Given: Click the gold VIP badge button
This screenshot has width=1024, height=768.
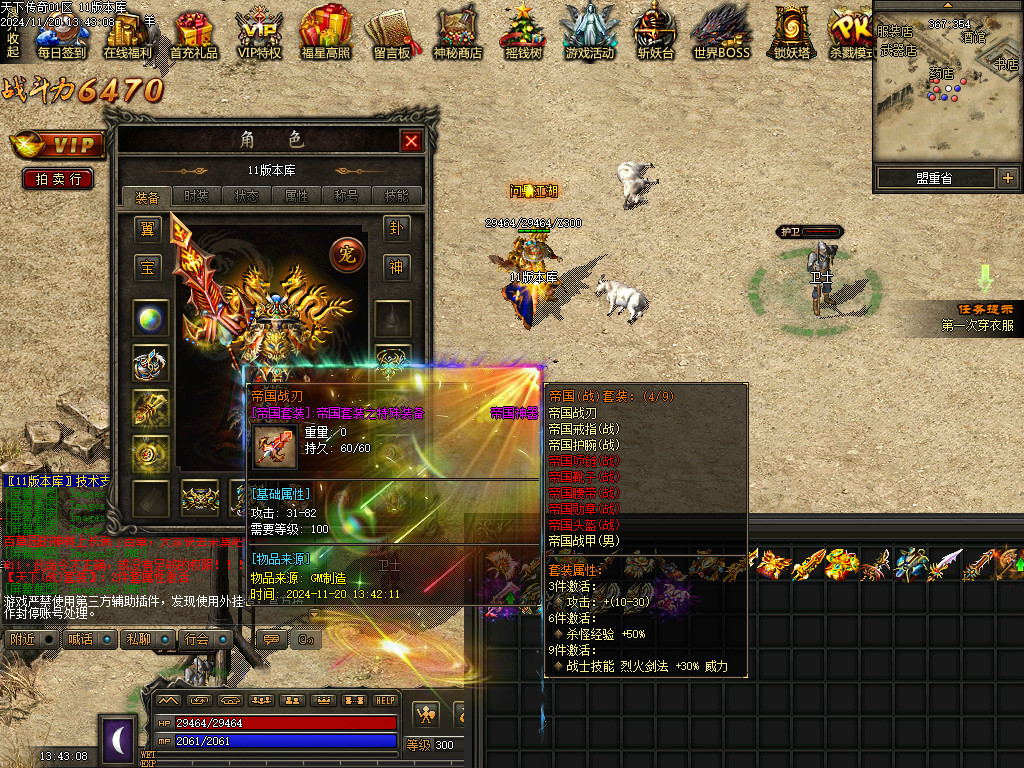Looking at the screenshot, I should [x=58, y=145].
